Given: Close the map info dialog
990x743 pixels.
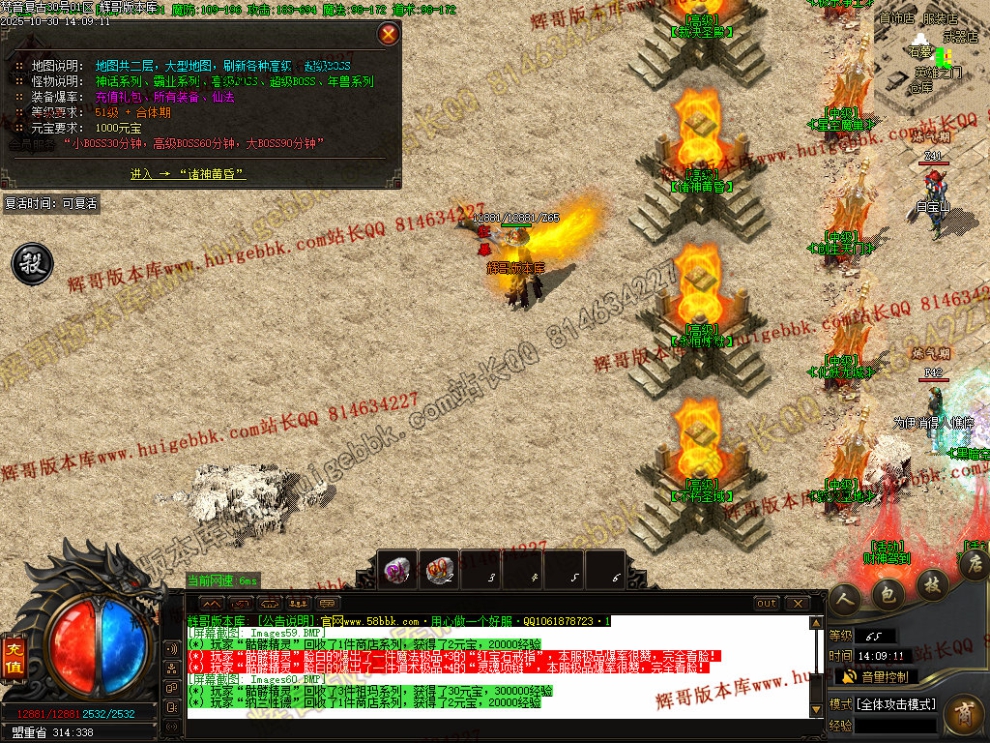Looking at the screenshot, I should tap(388, 34).
